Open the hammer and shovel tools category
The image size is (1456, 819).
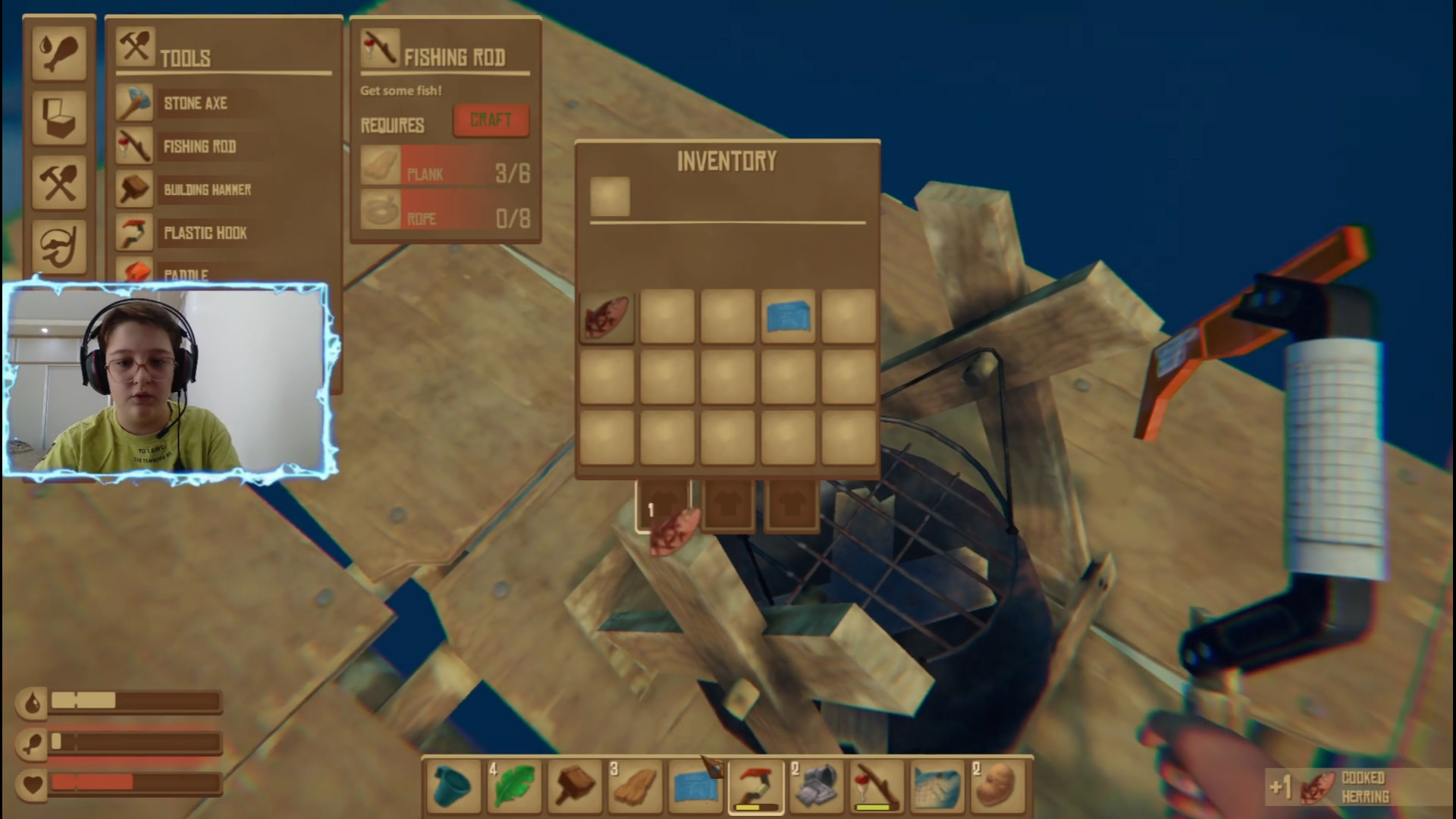(x=58, y=183)
